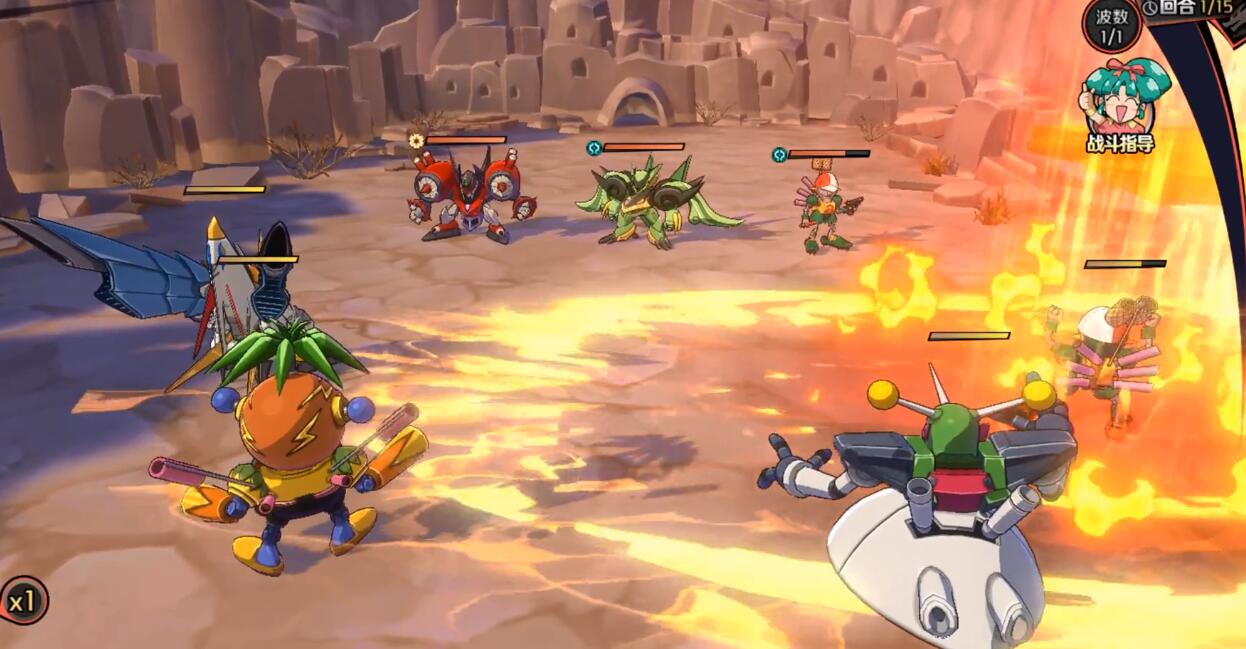The width and height of the screenshot is (1246, 649).
Task: Toggle the x1 battle speed
Action: [x=22, y=601]
